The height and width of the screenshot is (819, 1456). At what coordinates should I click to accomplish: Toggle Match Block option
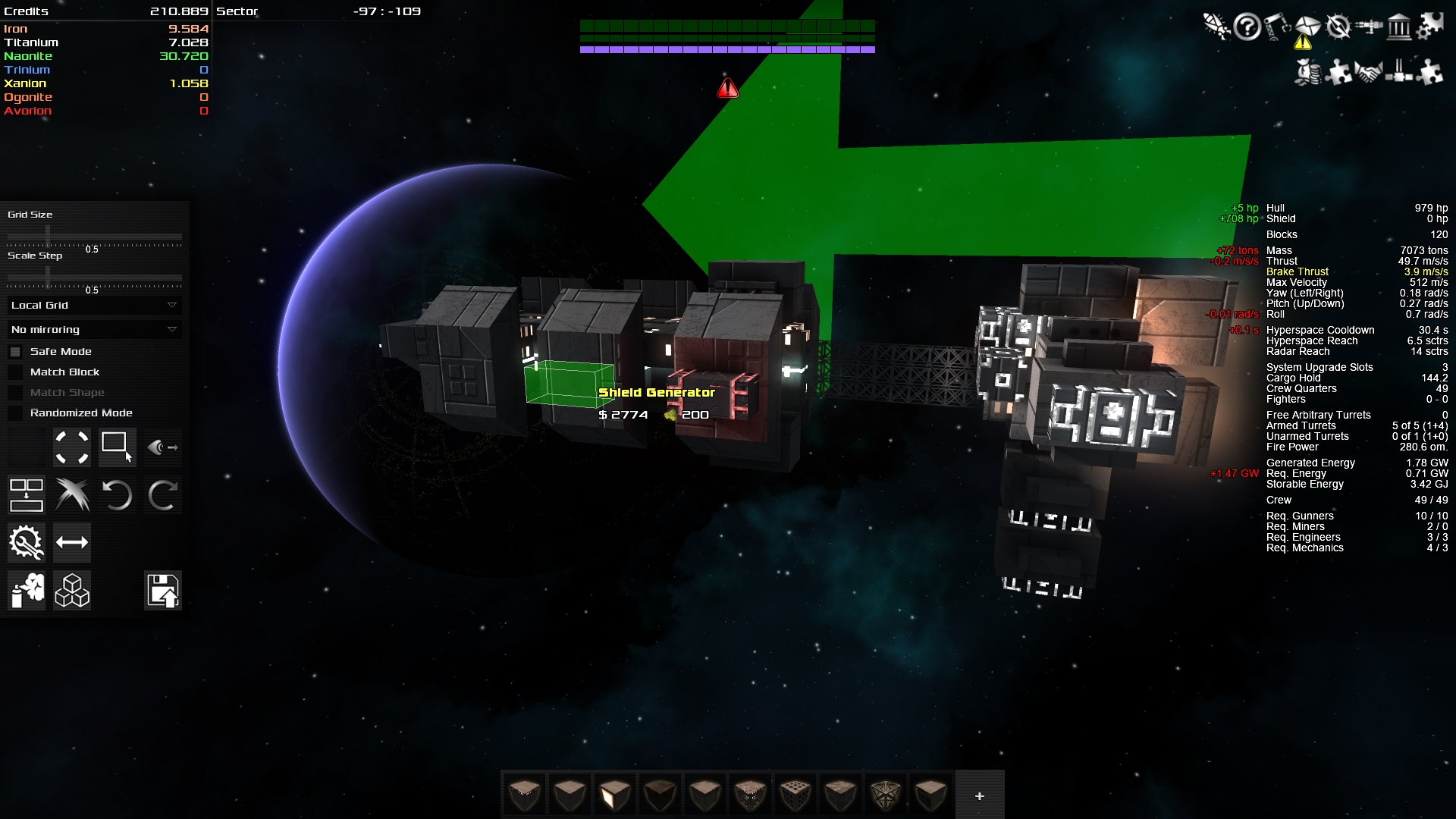(x=16, y=372)
